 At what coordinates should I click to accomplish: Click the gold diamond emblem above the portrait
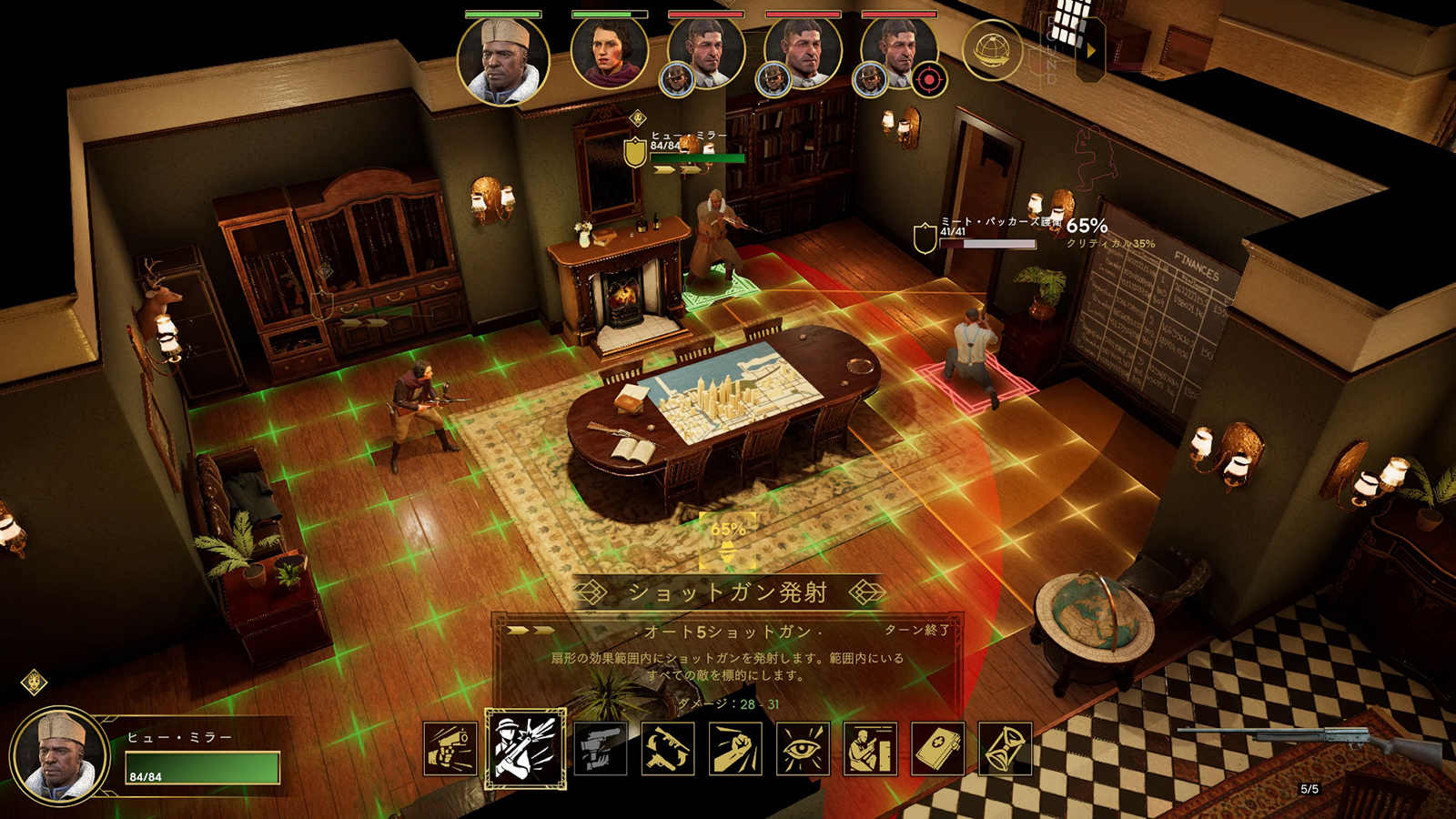coord(35,682)
